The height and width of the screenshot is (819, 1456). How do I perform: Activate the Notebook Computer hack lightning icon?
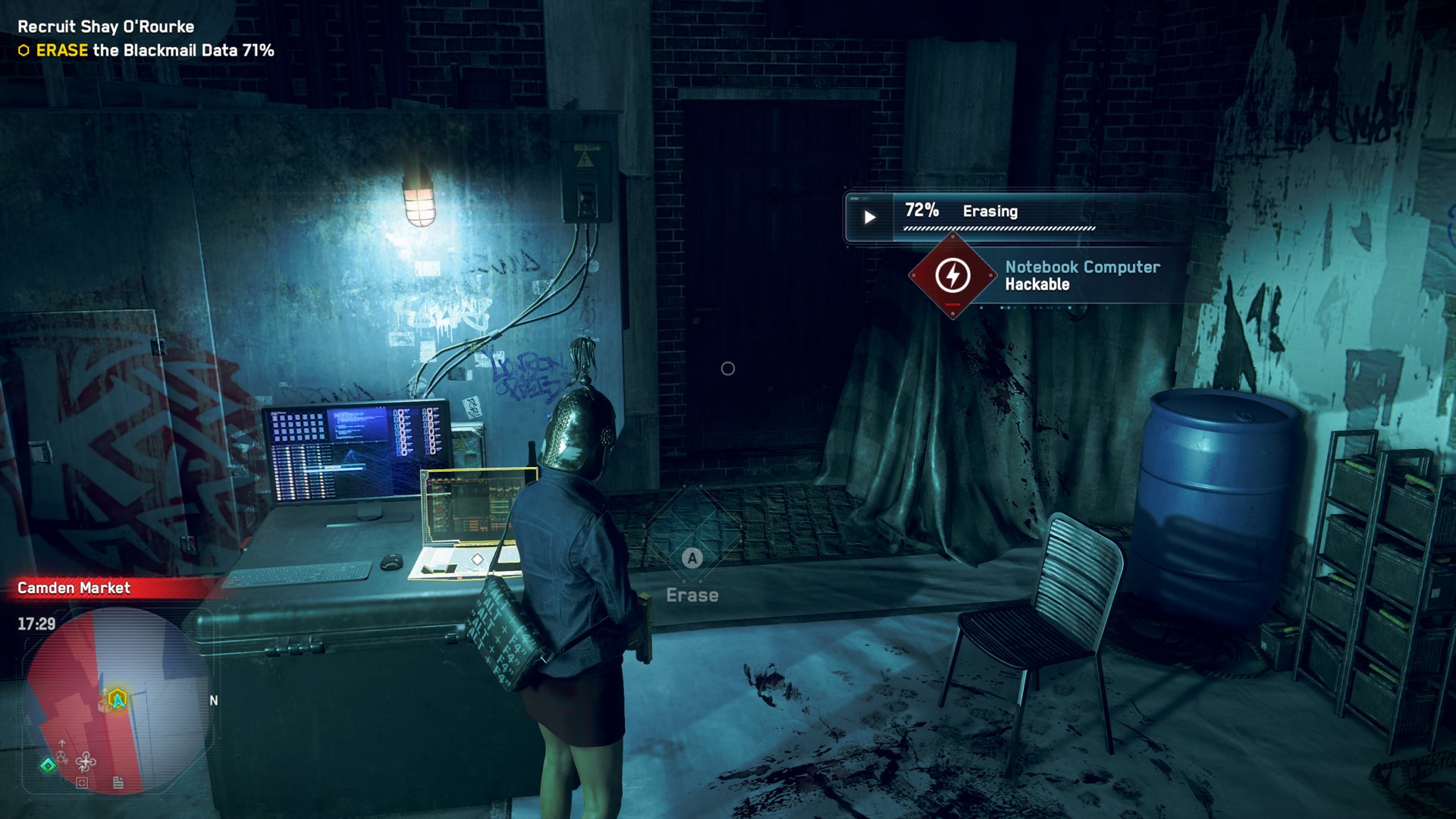click(952, 275)
